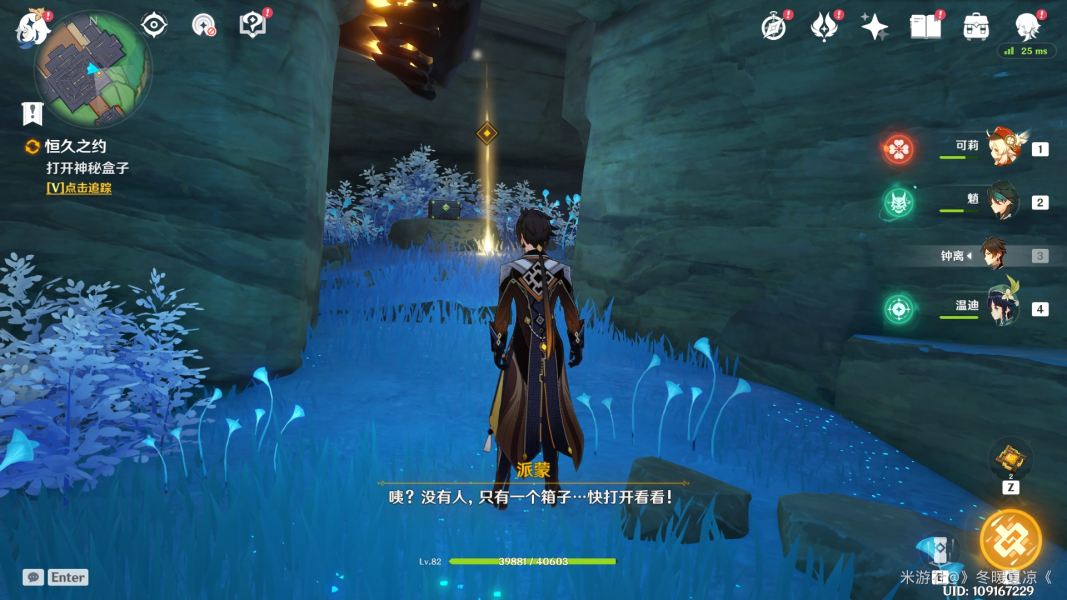Viewport: 1067px width, 600px height.
Task: Use the golden square gadget
Action: (x=1010, y=459)
